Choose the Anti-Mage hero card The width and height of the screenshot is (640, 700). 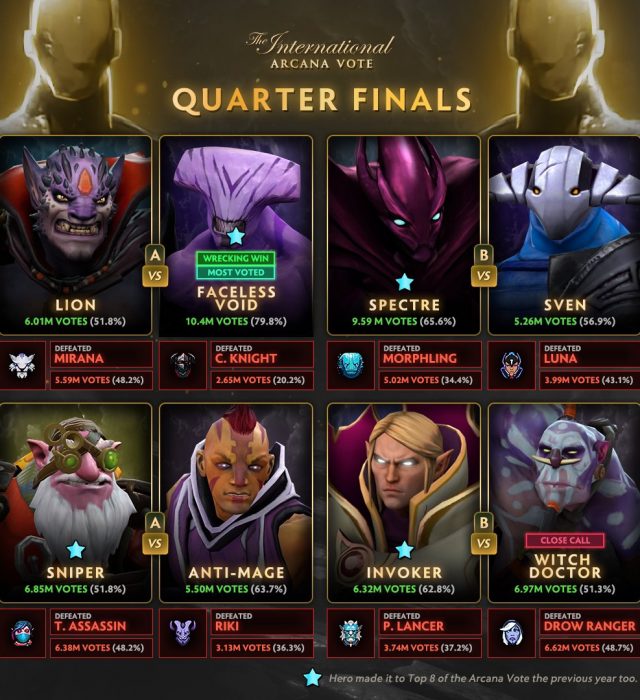(235, 500)
